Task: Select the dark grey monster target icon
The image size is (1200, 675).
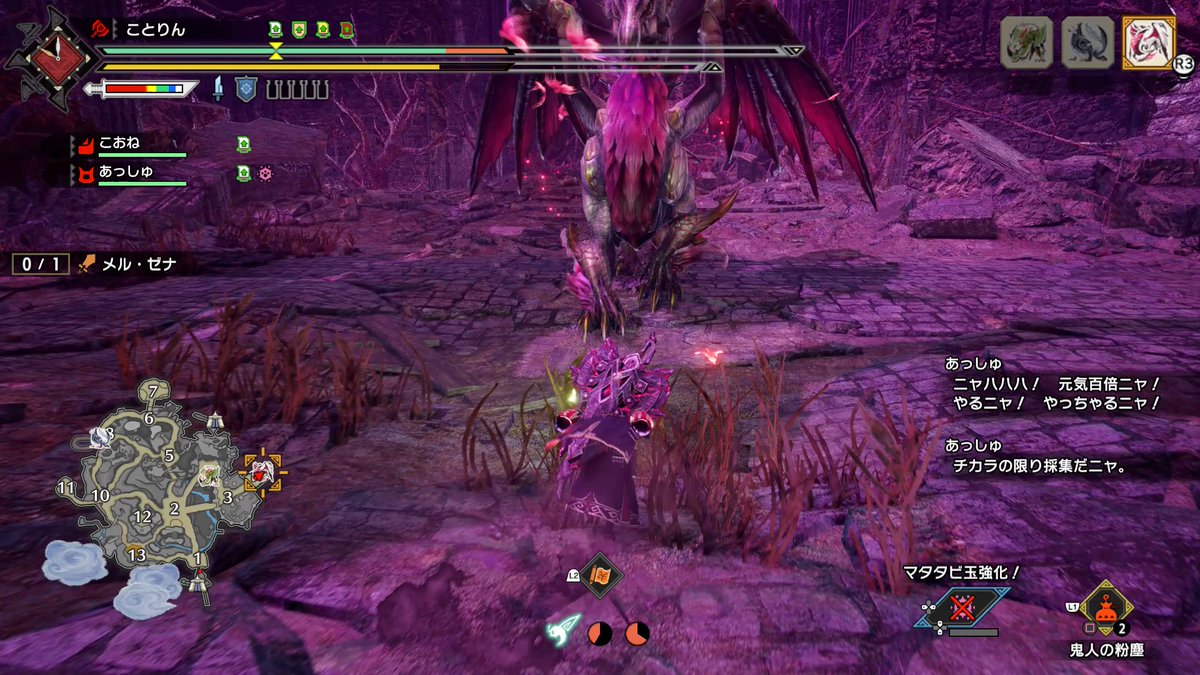Action: point(1087,43)
